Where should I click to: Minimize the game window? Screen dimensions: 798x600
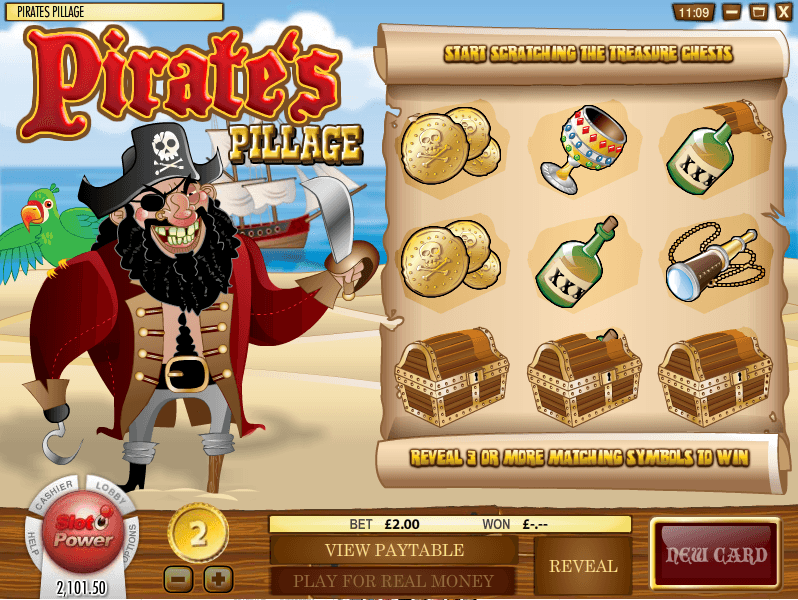(x=733, y=12)
